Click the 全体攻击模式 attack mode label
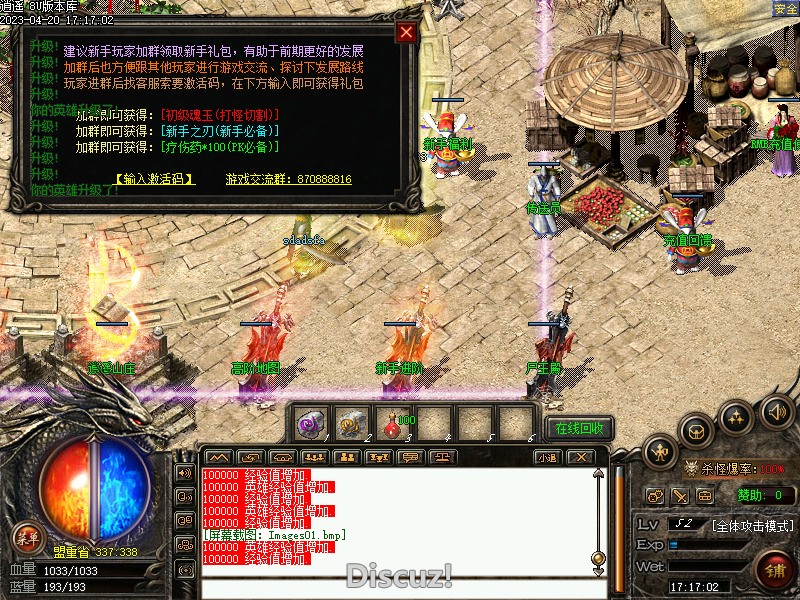The width and height of the screenshot is (800, 600). pyautogui.click(x=752, y=525)
